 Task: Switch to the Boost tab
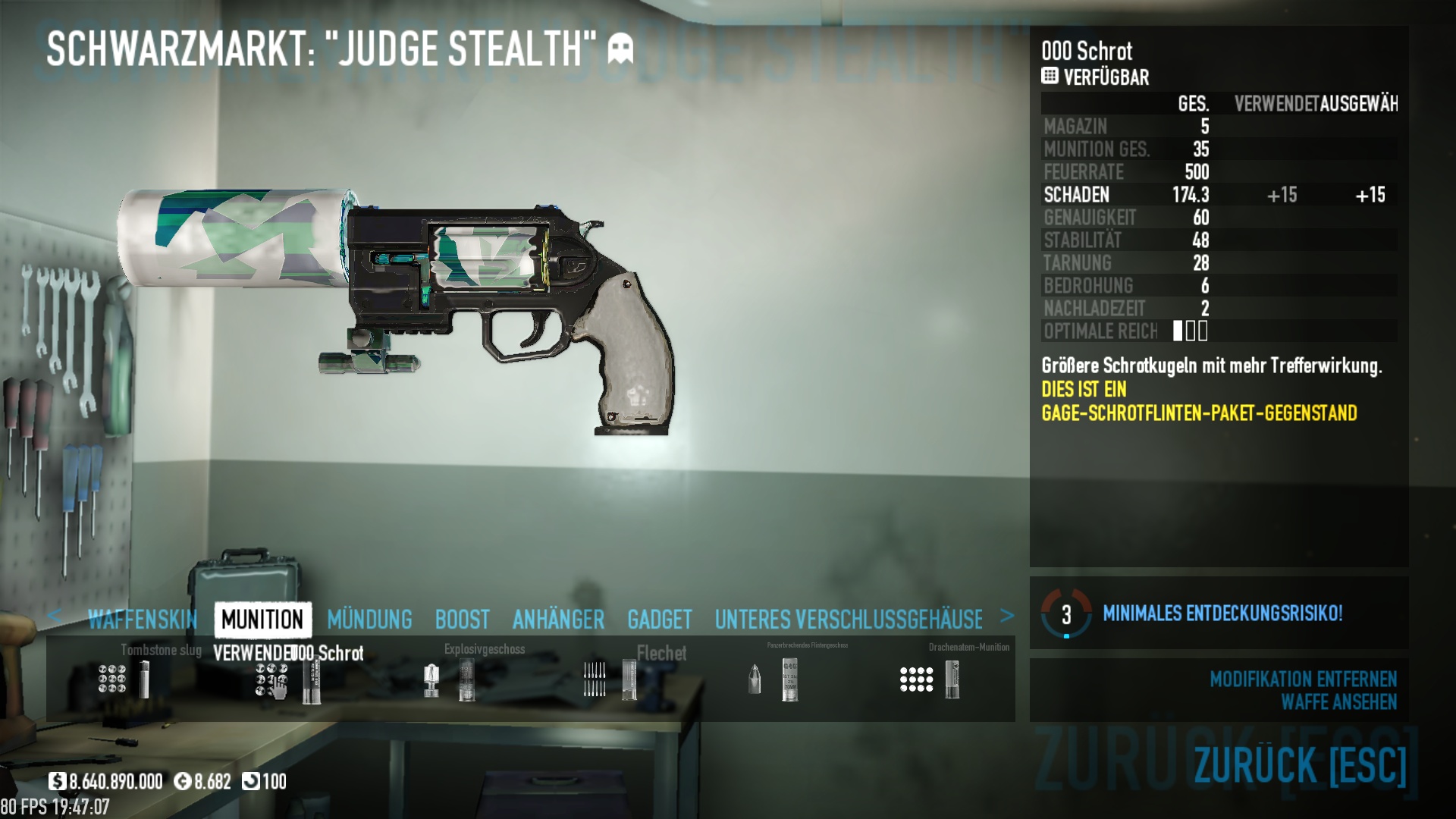tap(462, 620)
